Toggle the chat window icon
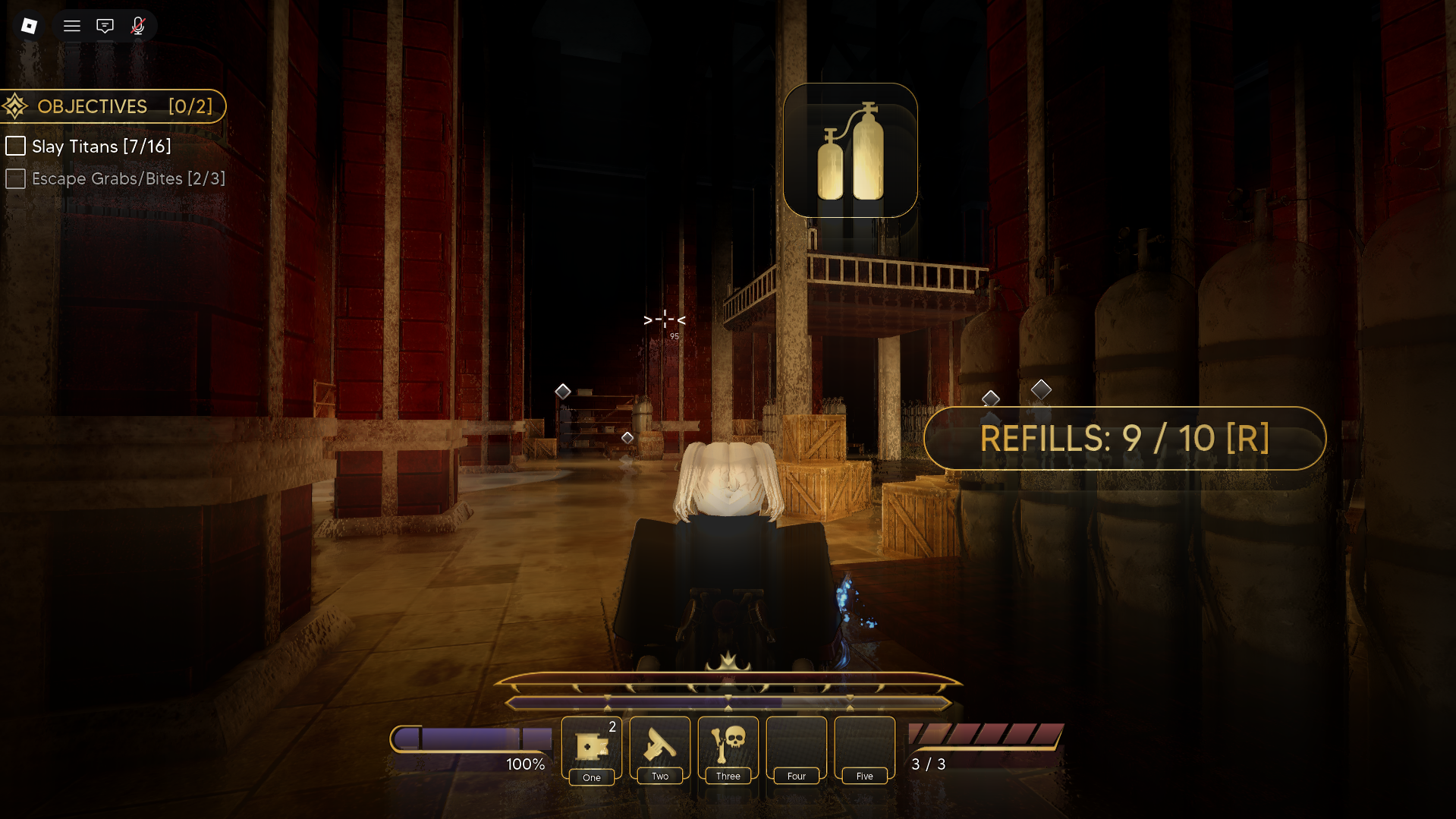Viewport: 1456px width, 819px height. pos(105,26)
